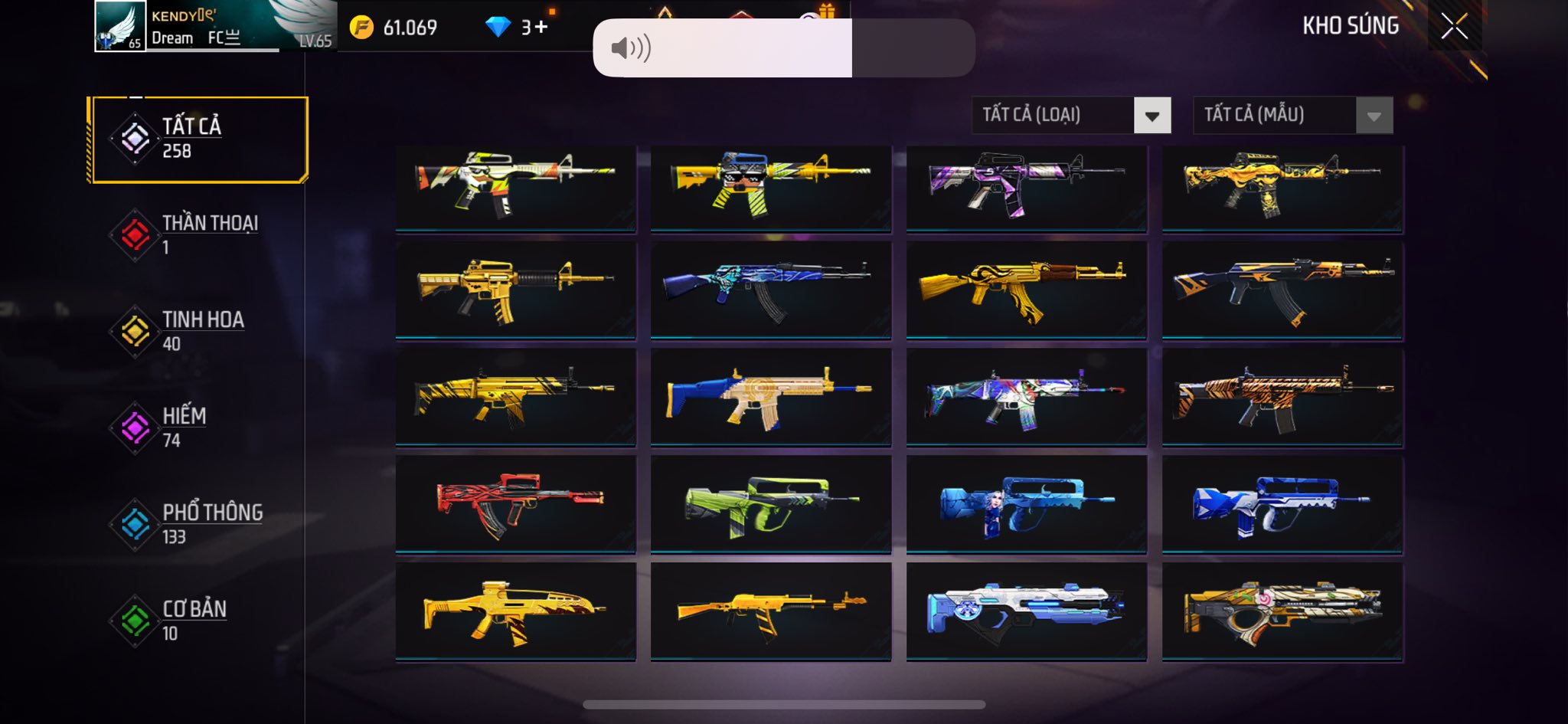
Task: Select the golden XM8 skin
Action: (515, 611)
